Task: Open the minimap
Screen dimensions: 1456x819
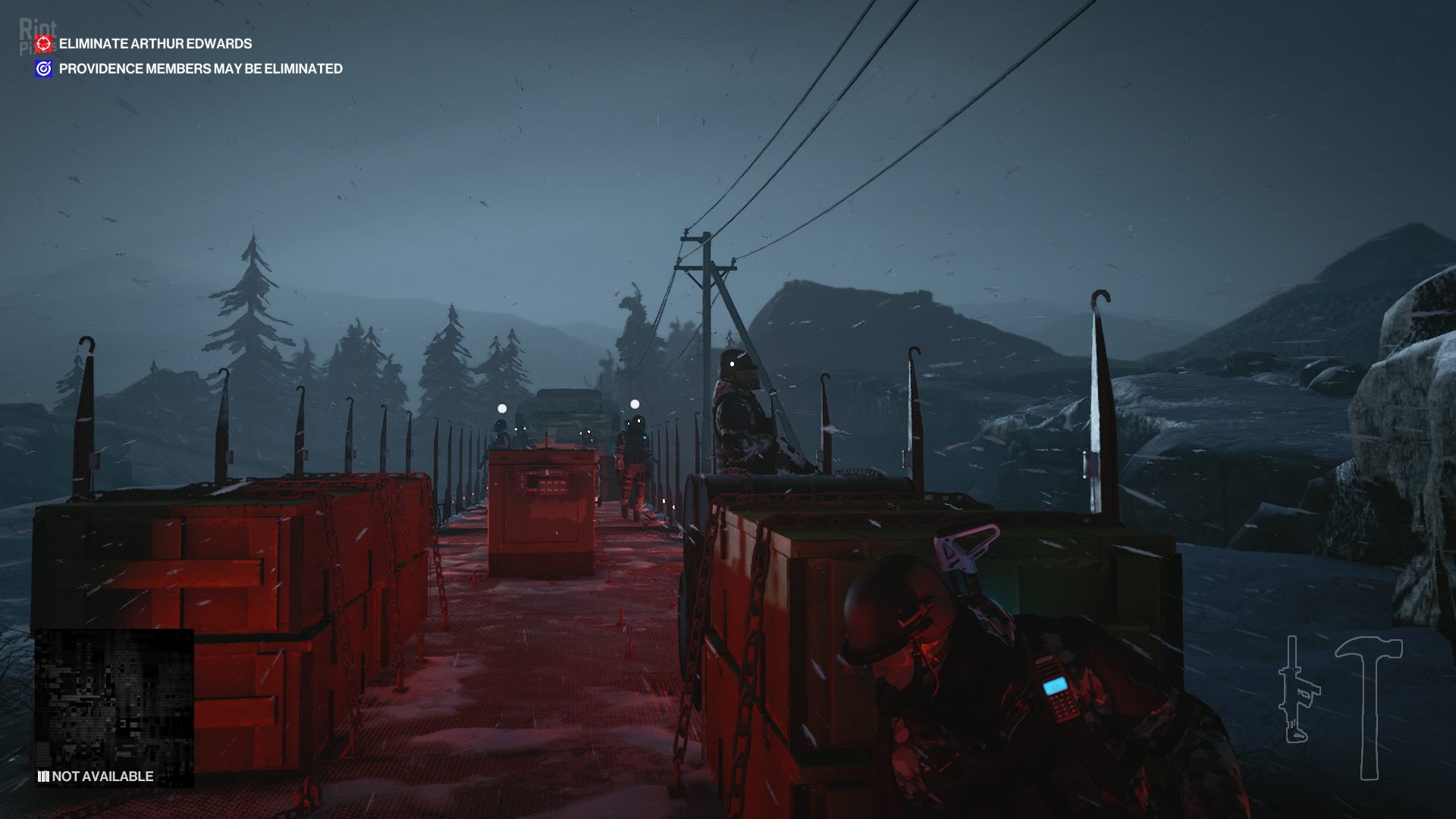Action: tap(114, 698)
